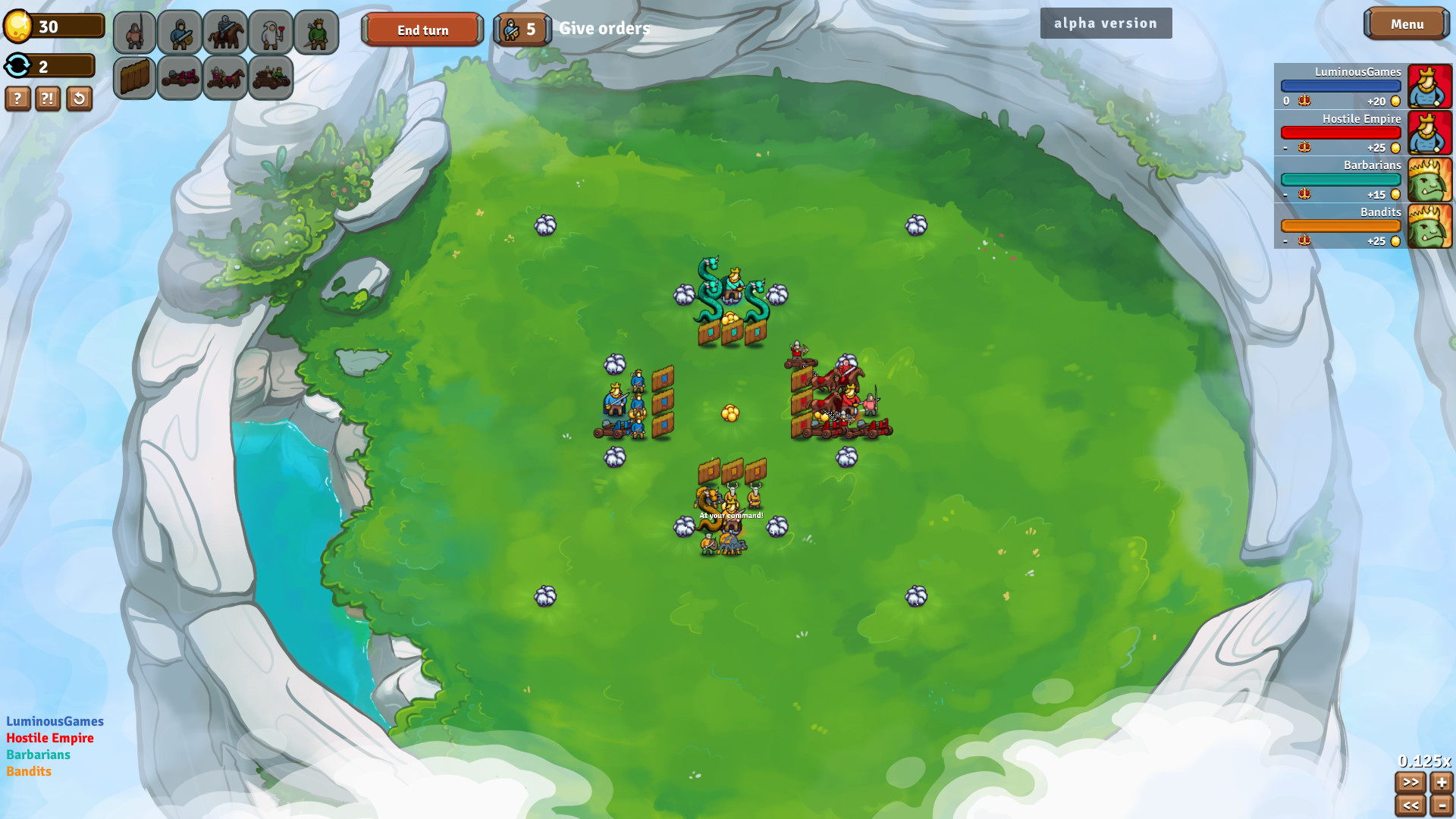
Task: Increase game speed with the plus button
Action: 1440,783
